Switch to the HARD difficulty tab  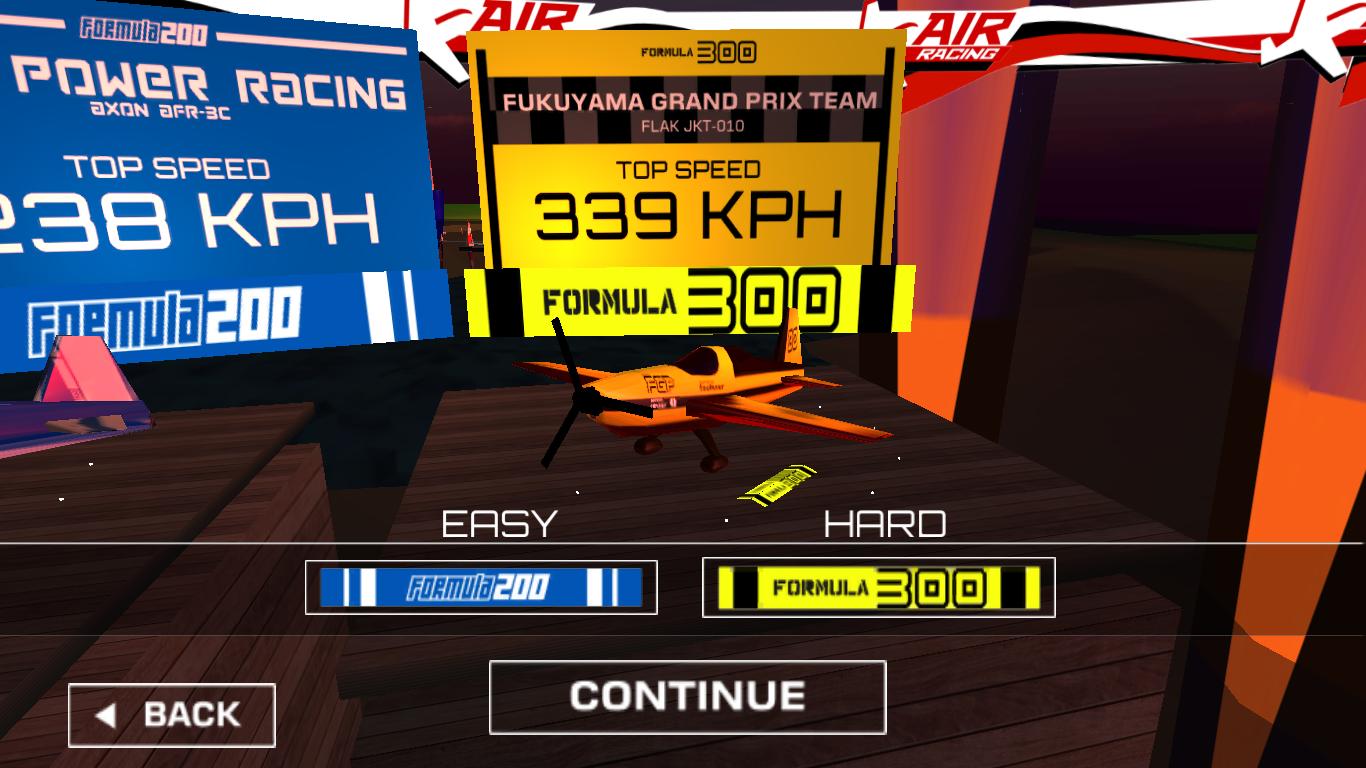click(x=885, y=522)
